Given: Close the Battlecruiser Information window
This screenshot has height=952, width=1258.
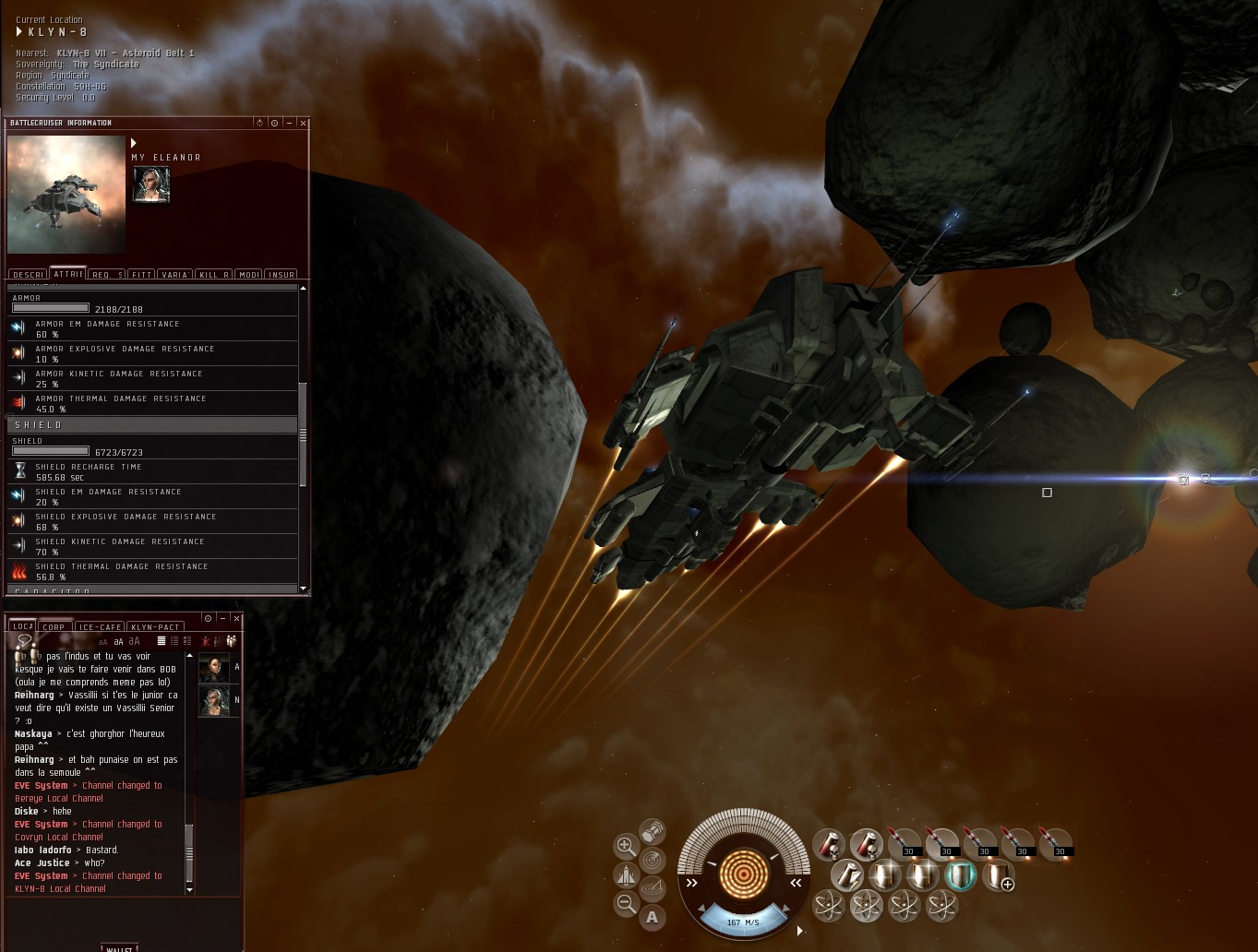Looking at the screenshot, I should pyautogui.click(x=303, y=123).
